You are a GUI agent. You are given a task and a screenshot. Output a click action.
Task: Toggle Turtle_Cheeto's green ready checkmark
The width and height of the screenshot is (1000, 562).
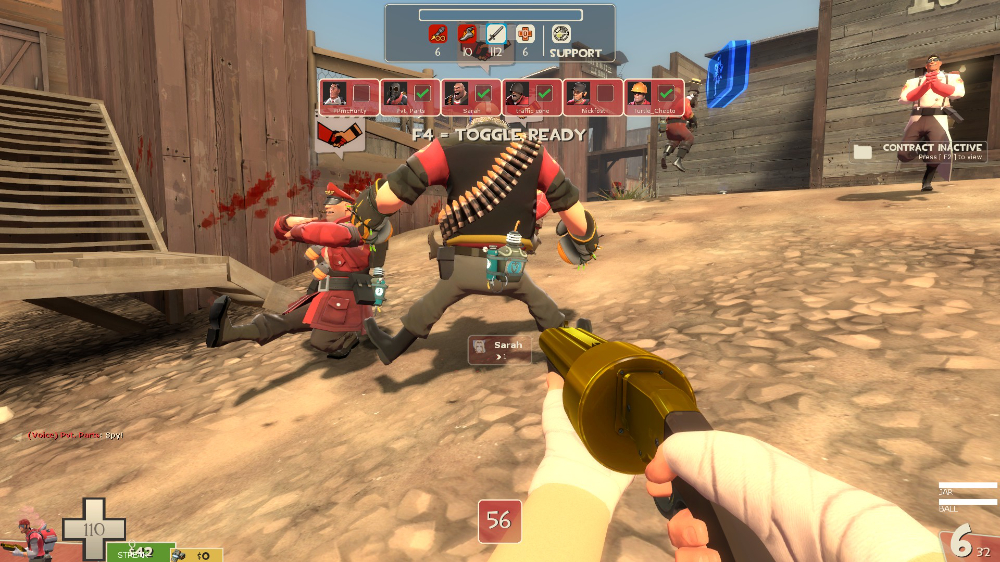pyautogui.click(x=665, y=94)
